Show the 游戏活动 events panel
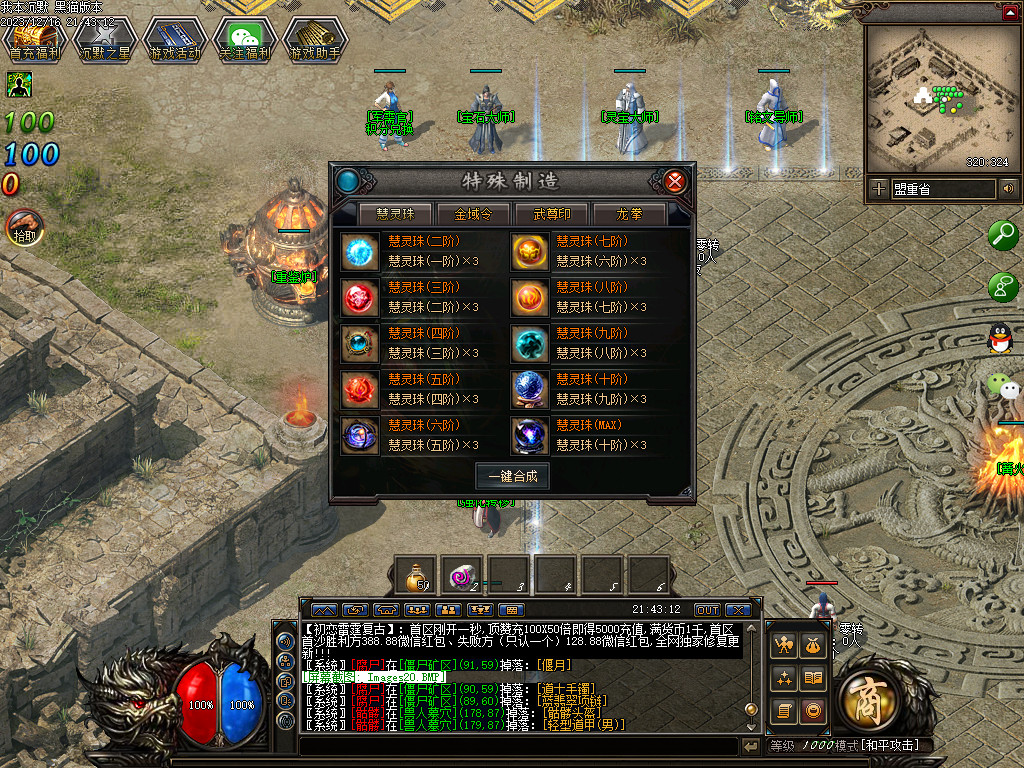The width and height of the screenshot is (1024, 768). (174, 38)
